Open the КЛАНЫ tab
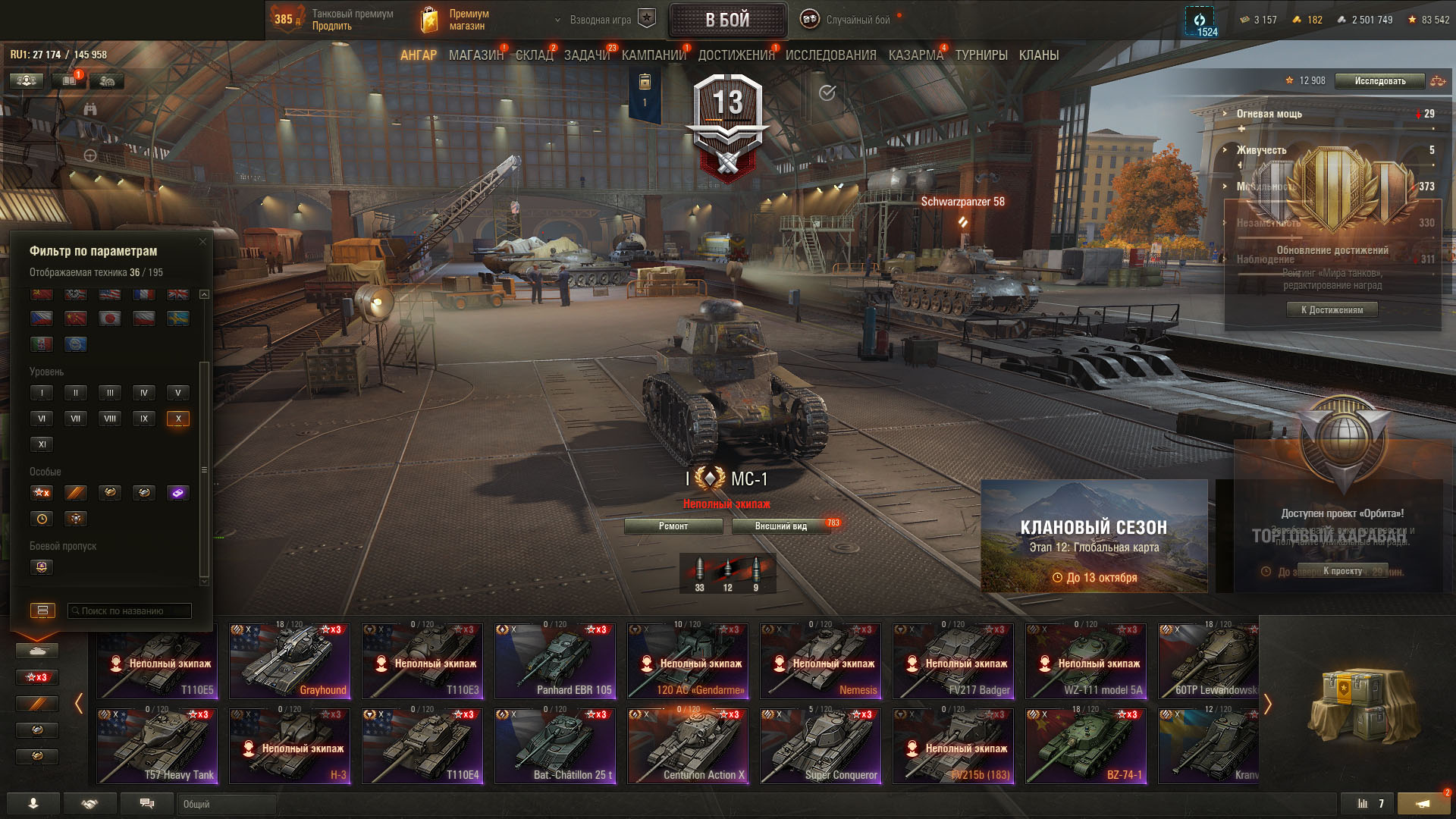 point(1038,55)
